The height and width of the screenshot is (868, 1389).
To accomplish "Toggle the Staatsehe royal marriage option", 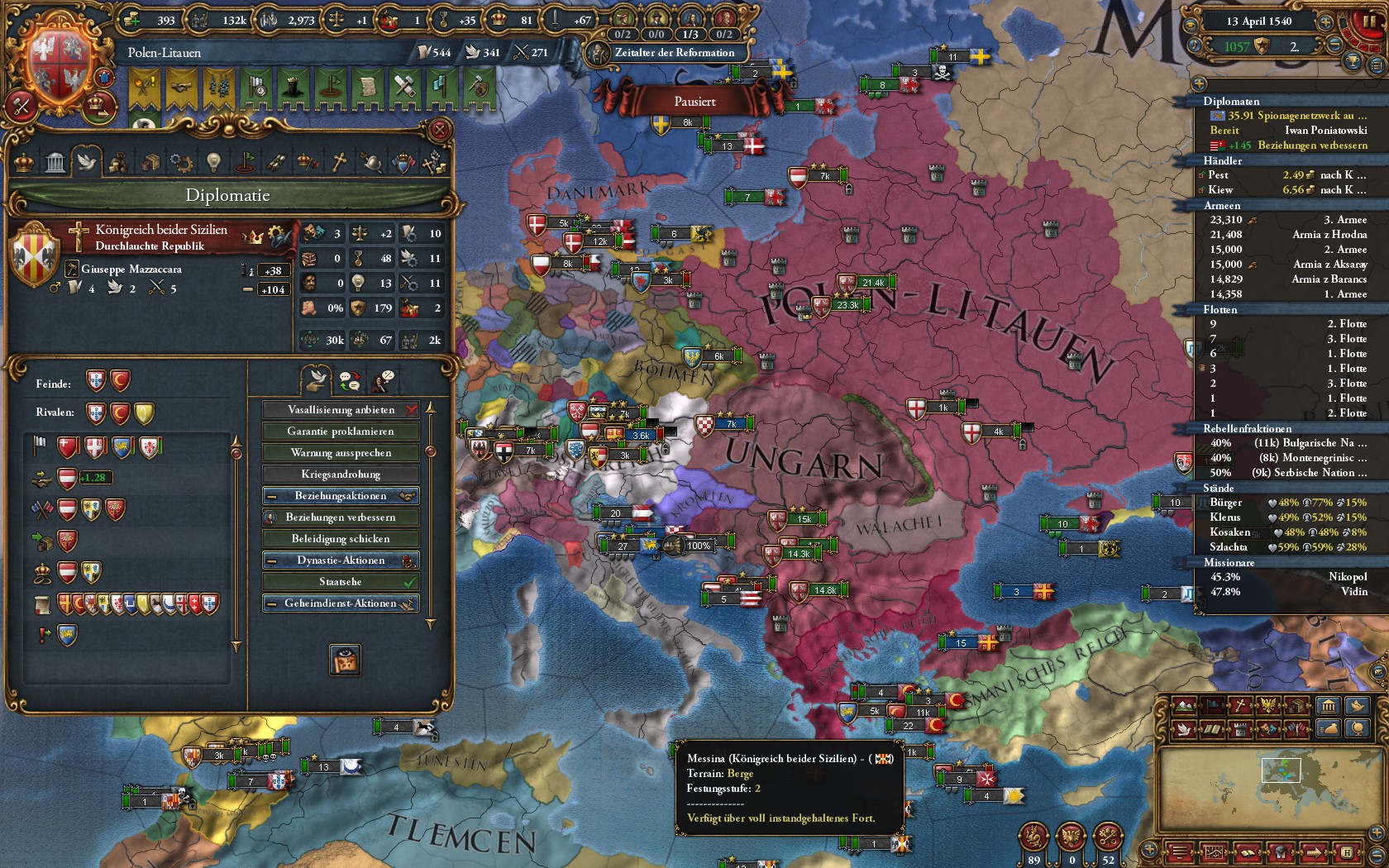I will click(x=341, y=581).
